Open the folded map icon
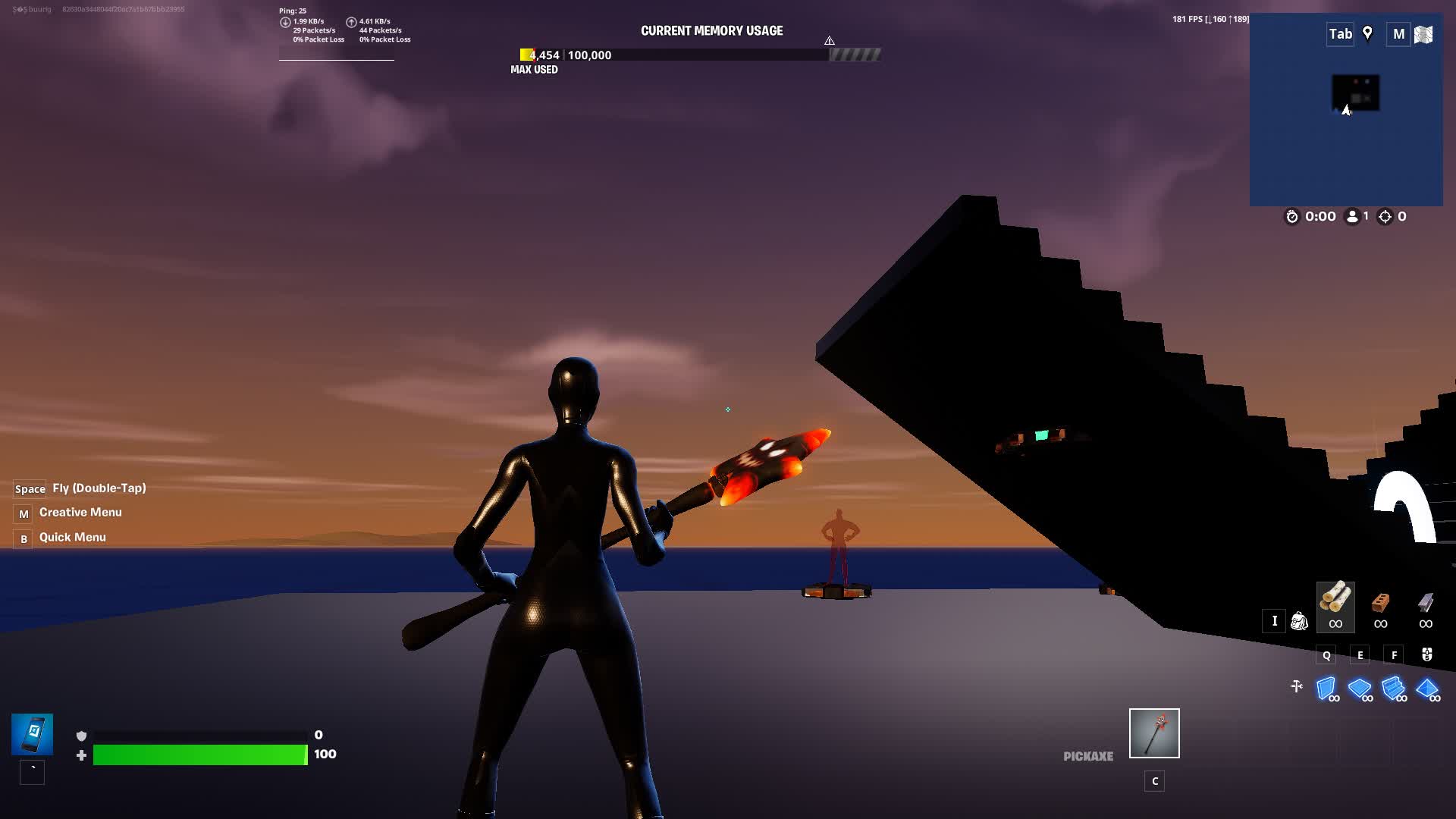 pos(1423,34)
